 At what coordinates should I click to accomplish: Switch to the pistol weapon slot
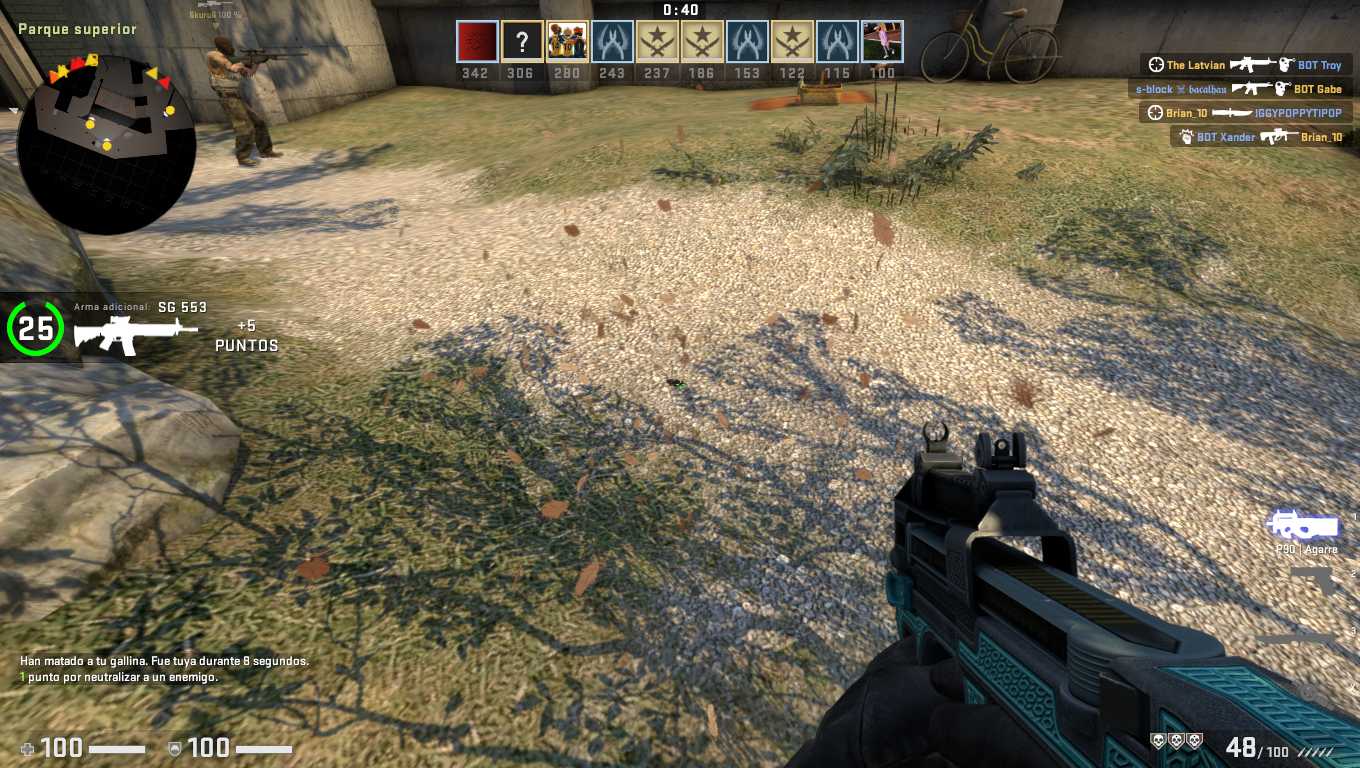pyautogui.click(x=1314, y=581)
